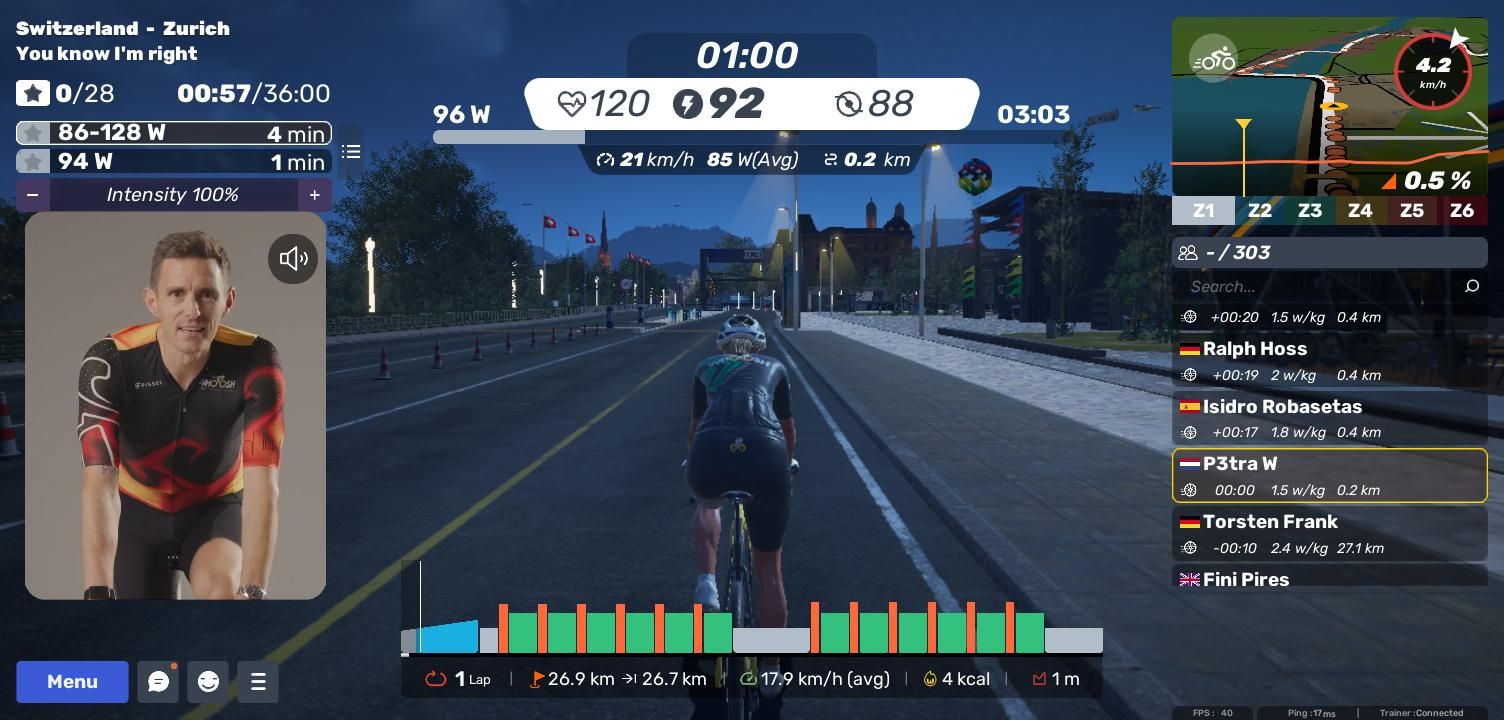Open the chat messages icon

coord(158,682)
